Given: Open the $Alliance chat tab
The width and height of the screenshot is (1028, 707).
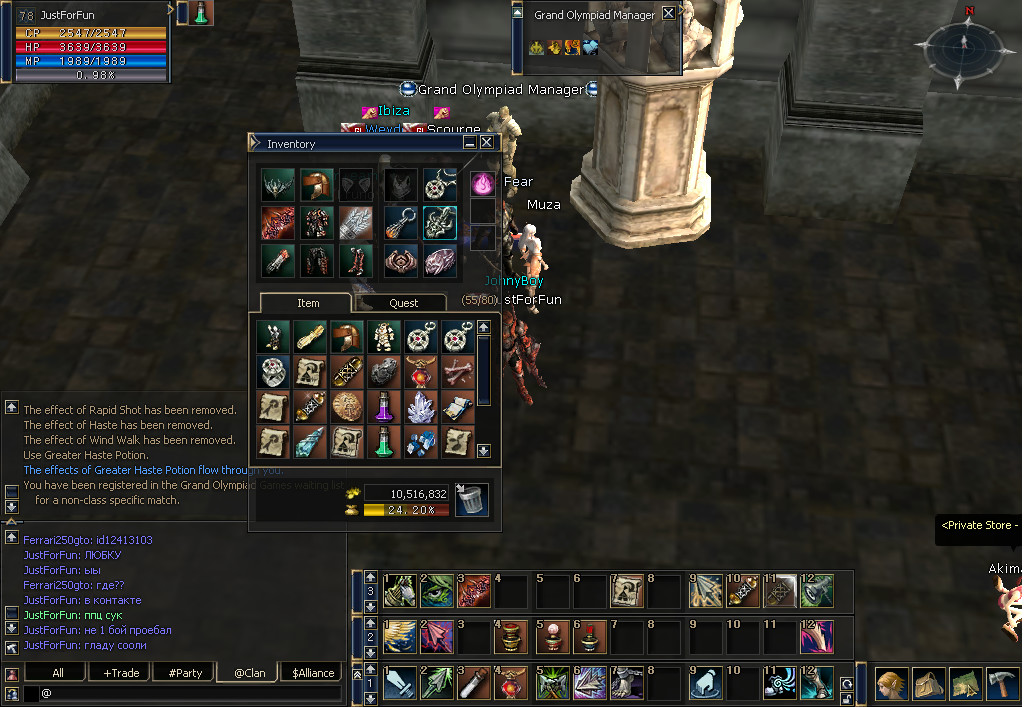Looking at the screenshot, I should 313,673.
